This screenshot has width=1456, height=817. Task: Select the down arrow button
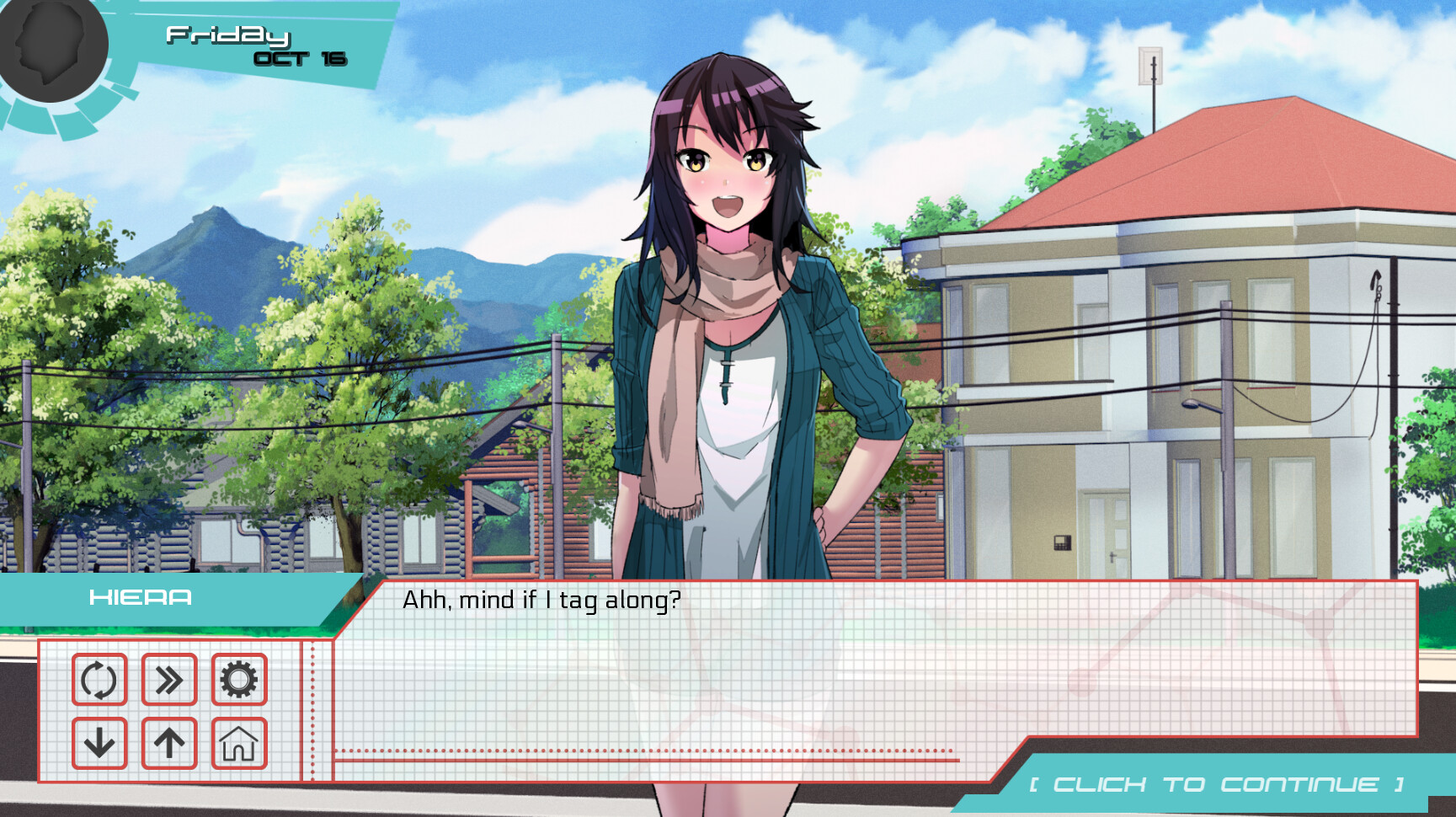99,743
